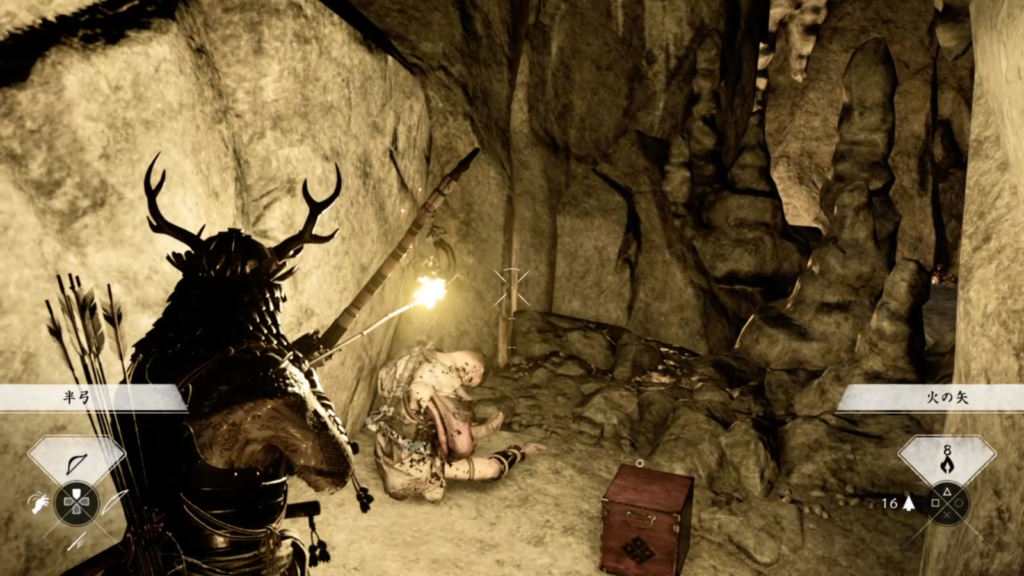The width and height of the screenshot is (1024, 576).
Task: Switch to the standard arrow ammo icon
Action: 908,503
